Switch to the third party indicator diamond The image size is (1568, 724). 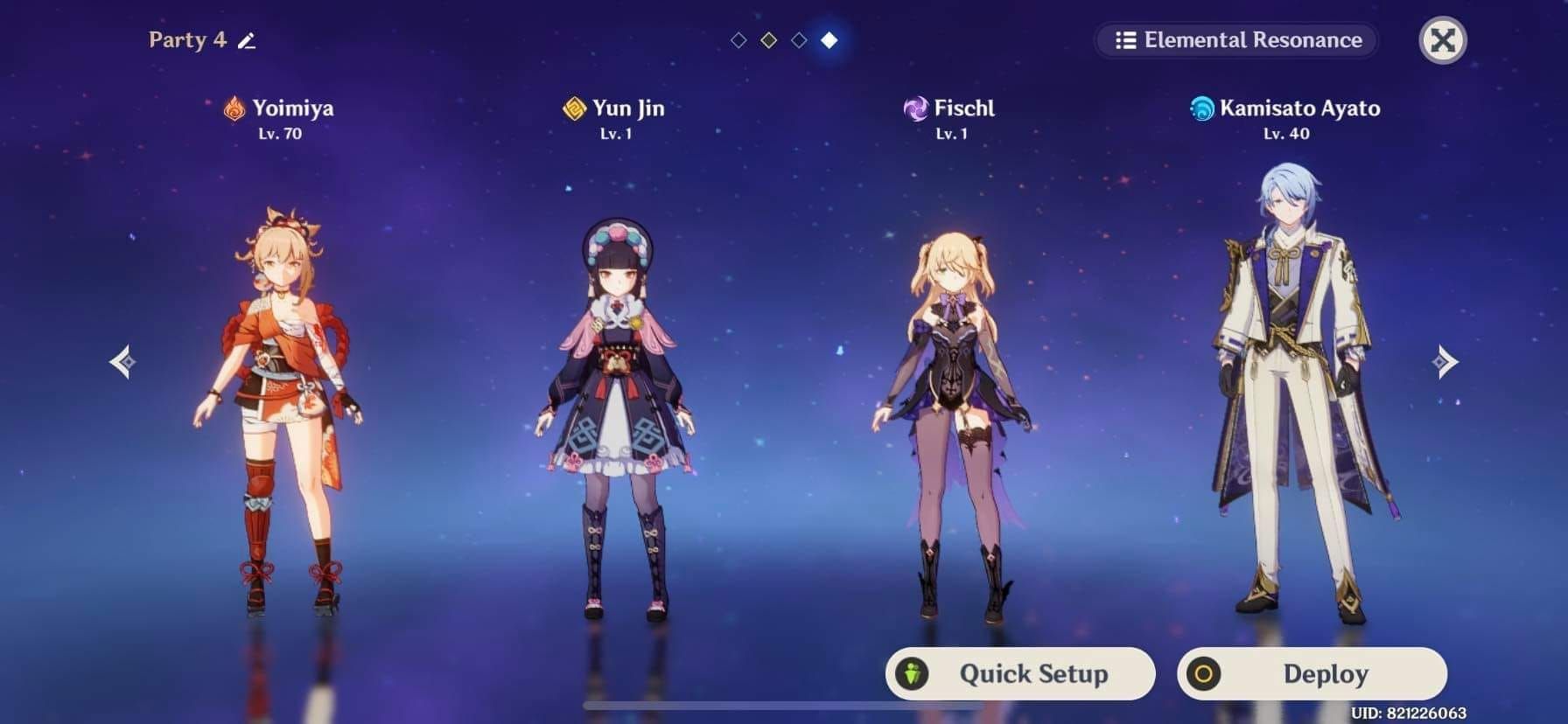[x=799, y=40]
